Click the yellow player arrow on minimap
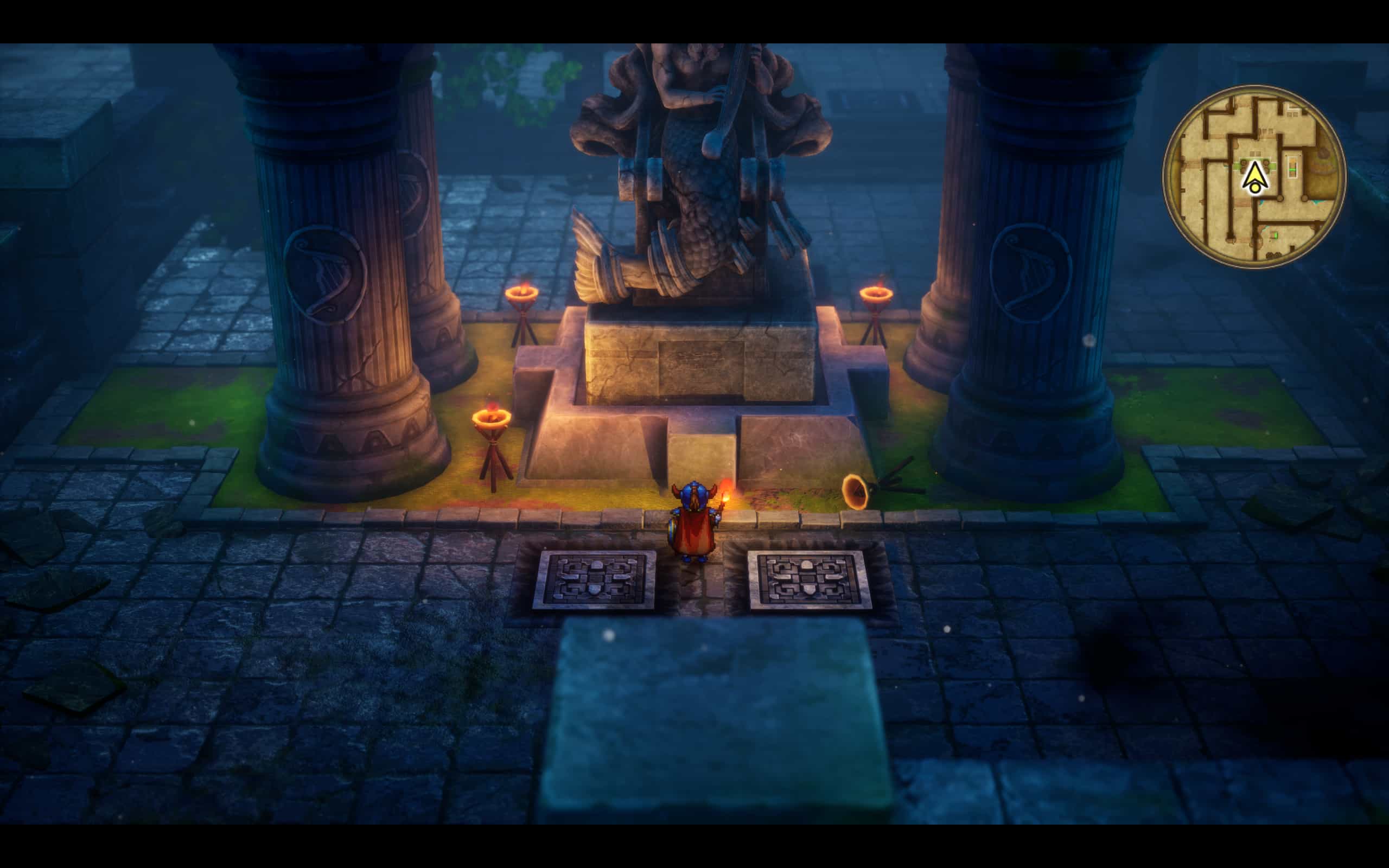 point(1256,176)
